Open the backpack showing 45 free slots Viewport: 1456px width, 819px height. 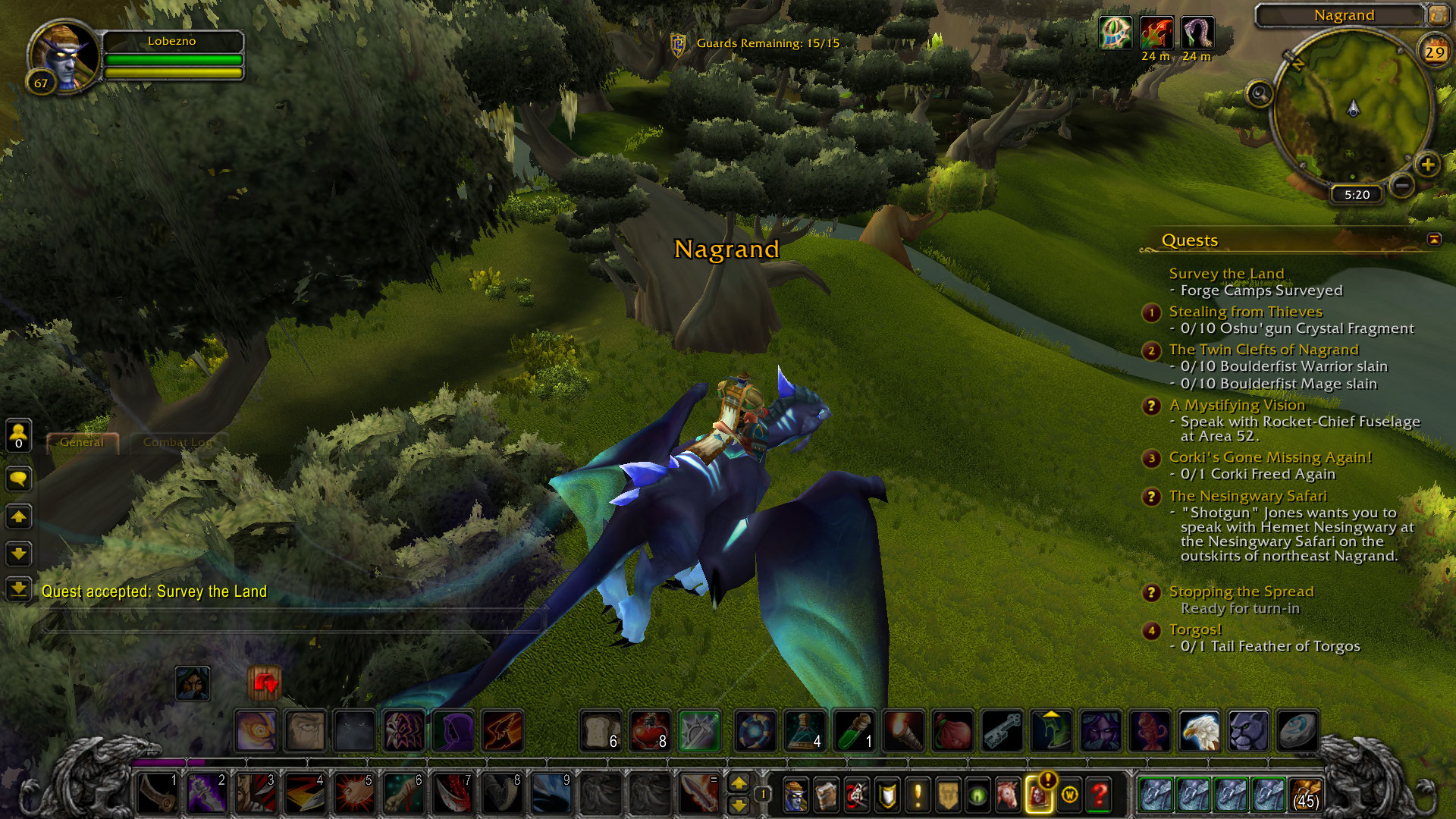[1305, 794]
